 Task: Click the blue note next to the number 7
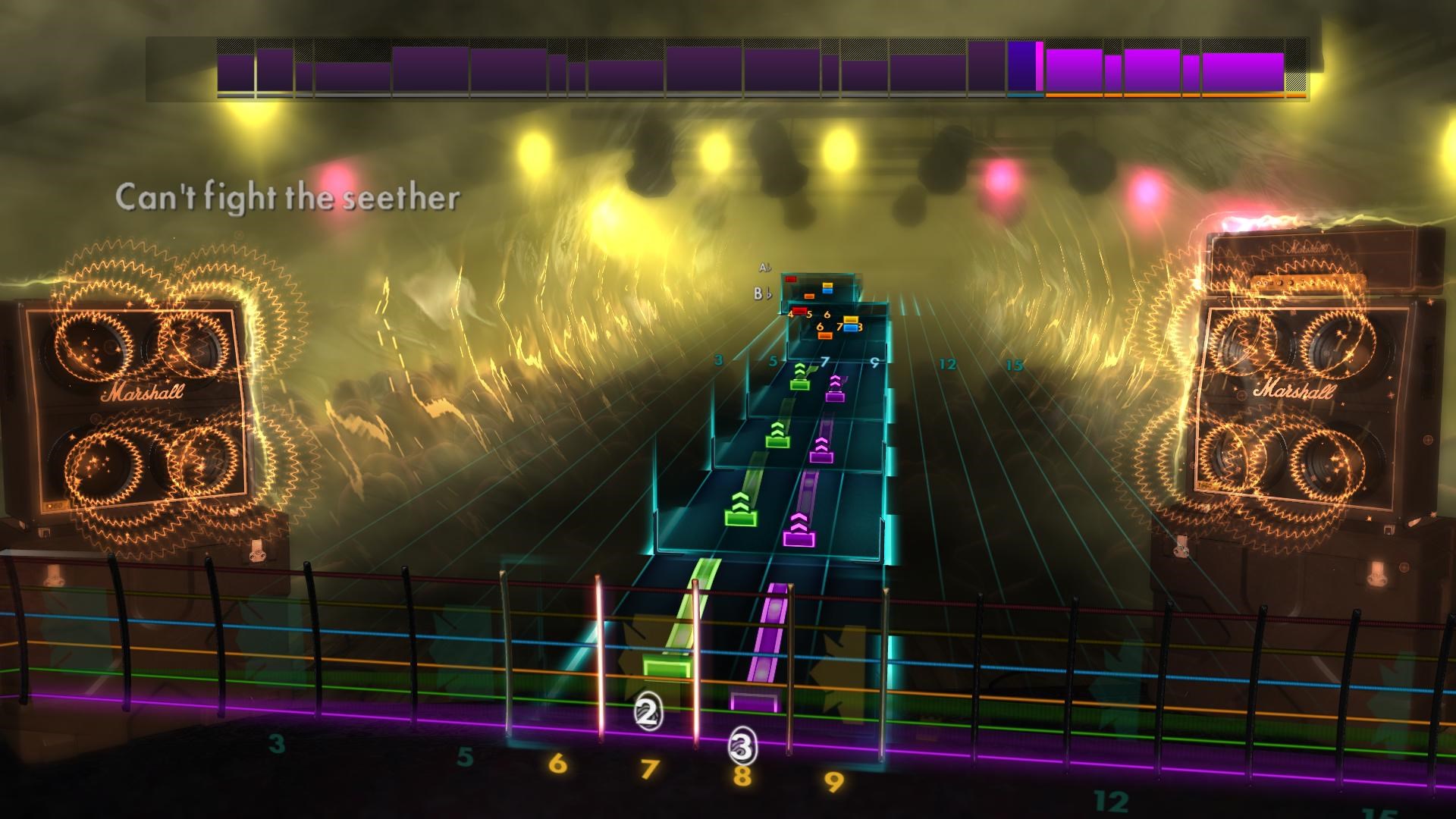tap(850, 328)
